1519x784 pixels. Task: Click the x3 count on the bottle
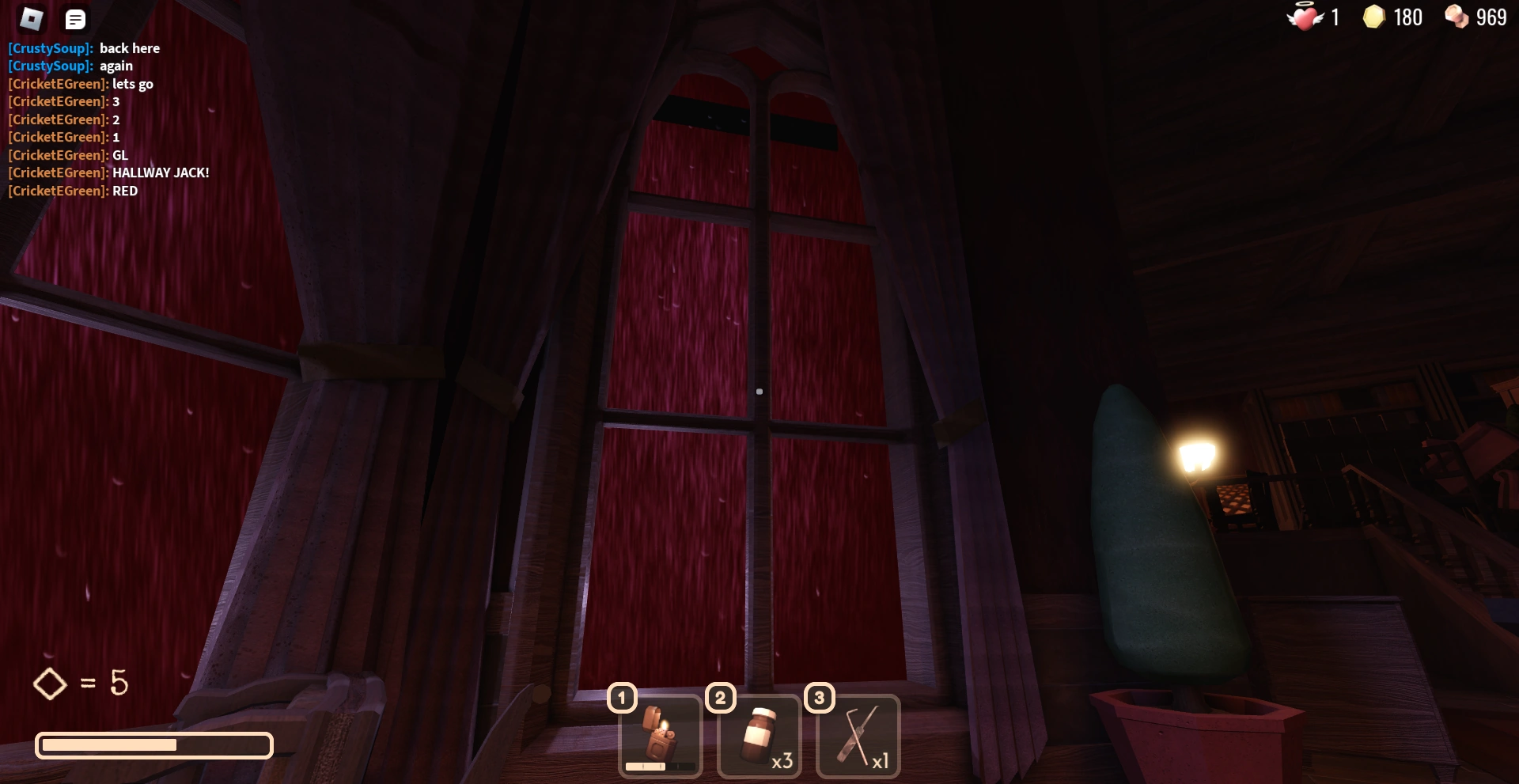coord(782,761)
